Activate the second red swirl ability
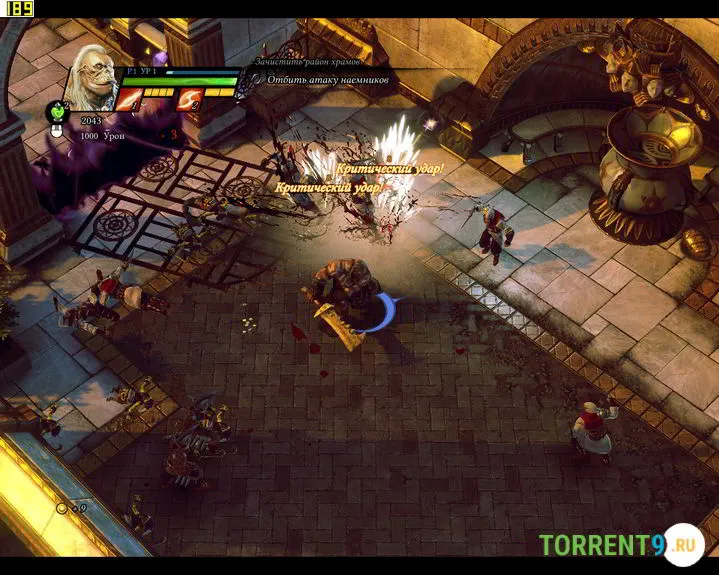 click(188, 99)
